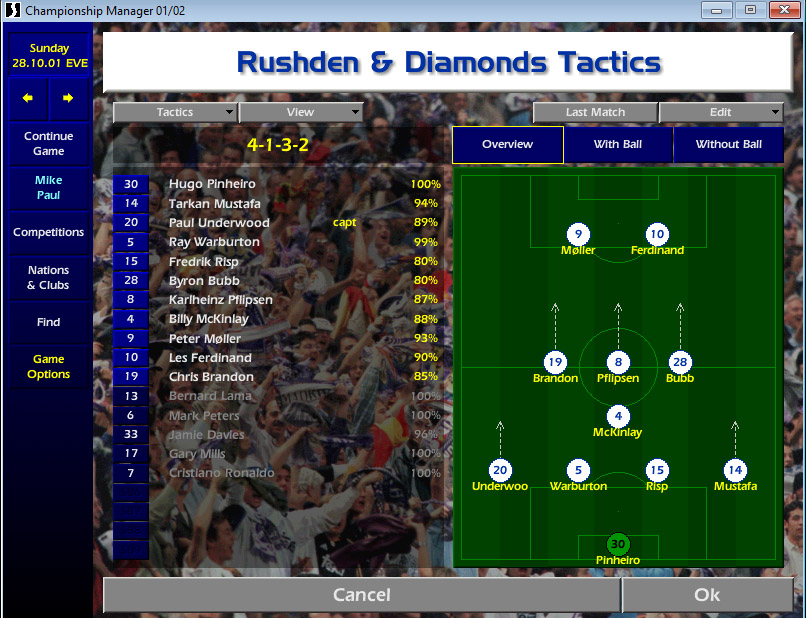
Task: Select the Overview tab
Action: click(507, 144)
